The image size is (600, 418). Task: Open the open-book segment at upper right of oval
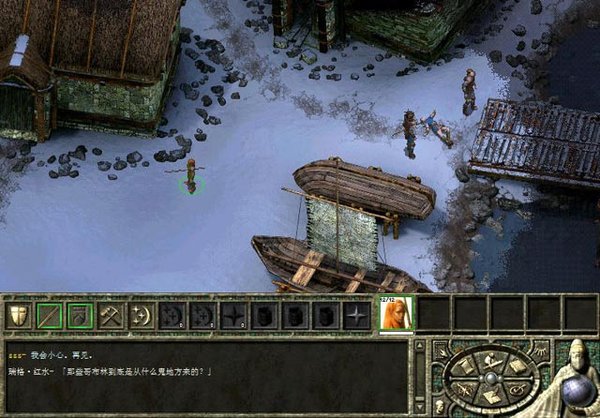click(x=516, y=365)
